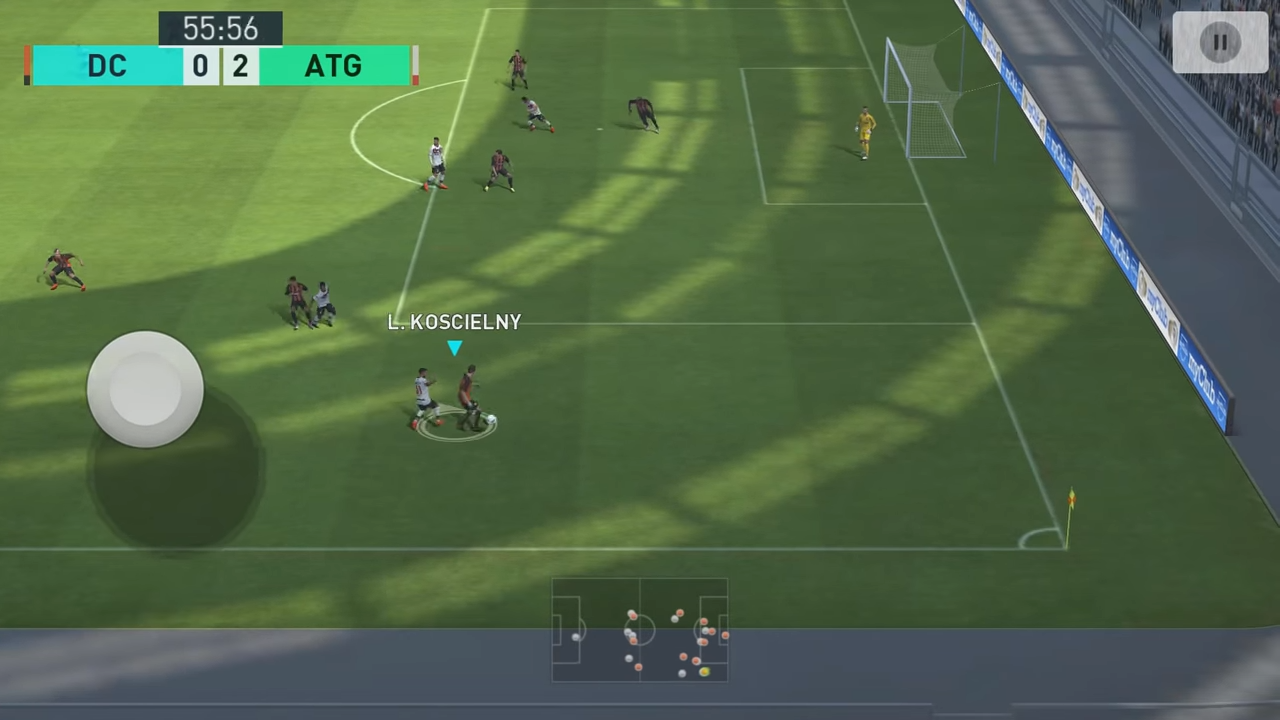Viewport: 1280px width, 720px height.
Task: Tap the center circle of the minimap
Action: point(638,630)
